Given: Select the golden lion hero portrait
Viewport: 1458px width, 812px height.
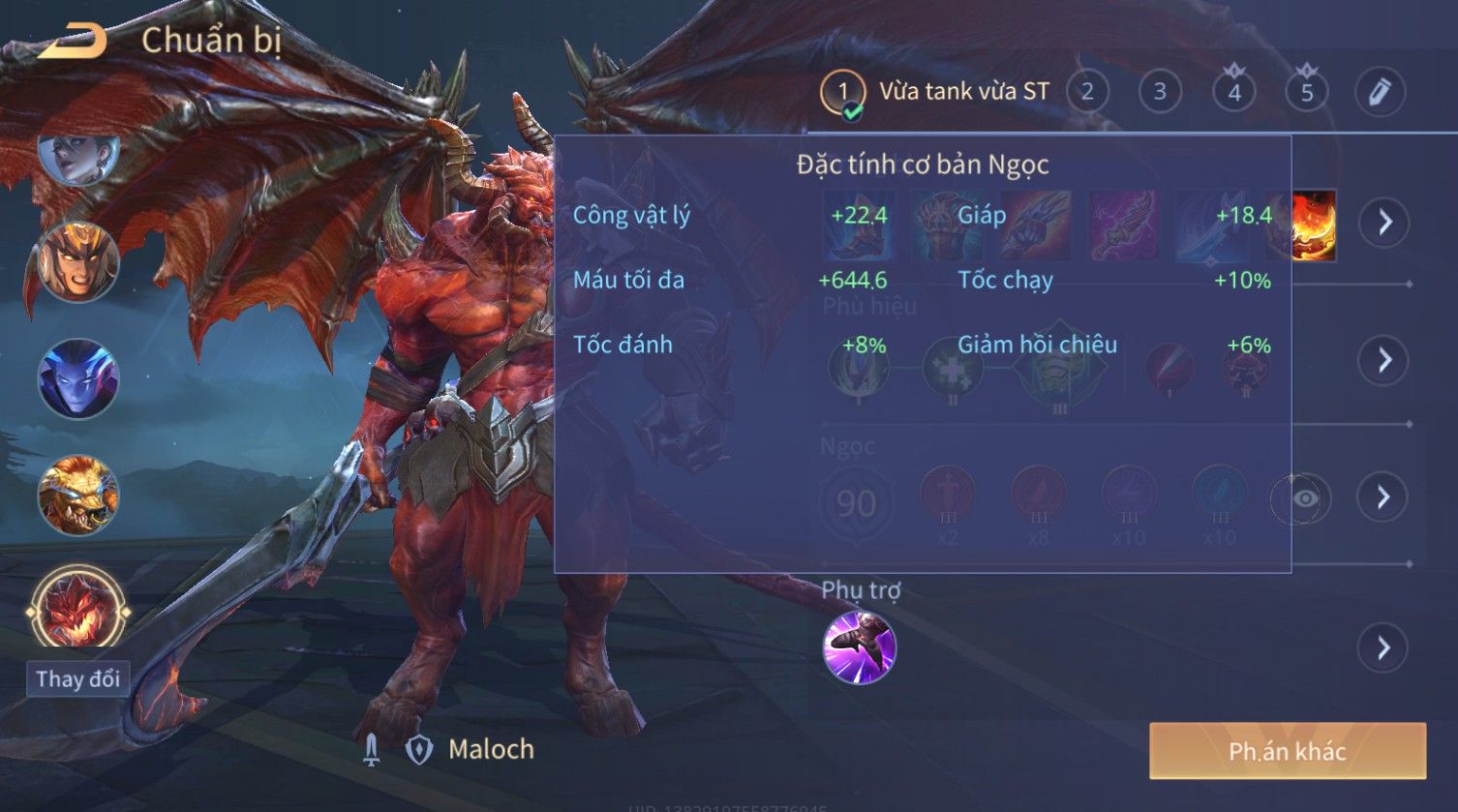Looking at the screenshot, I should [77, 496].
